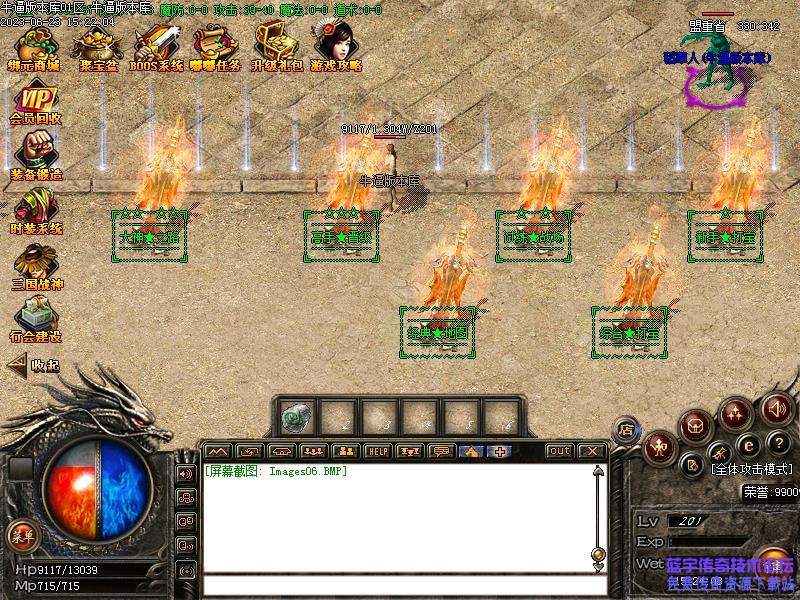Click the OUT button above chat
Viewport: 800px width, 600px height.
tap(560, 451)
